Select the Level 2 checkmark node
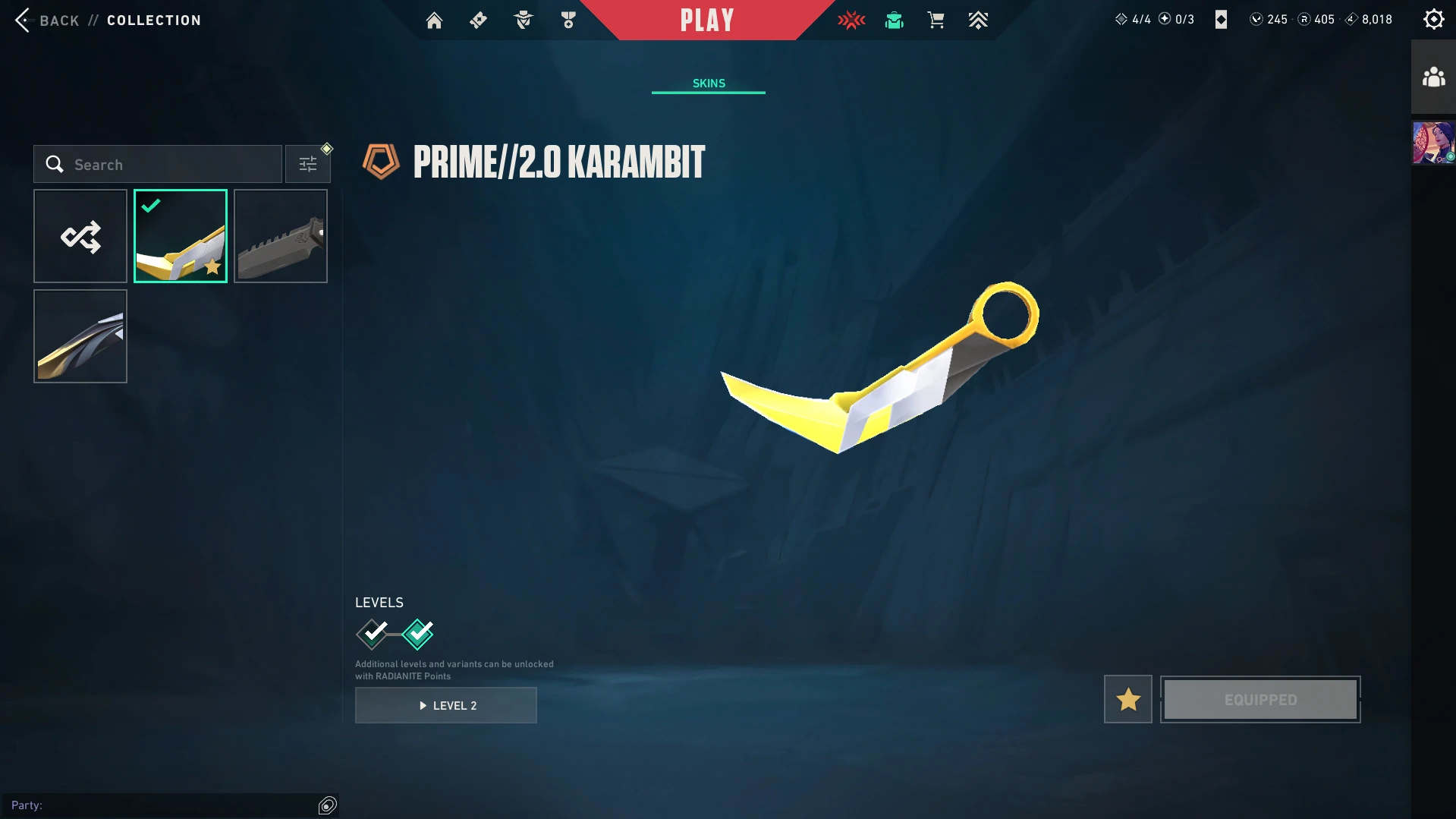This screenshot has height=819, width=1456. [418, 634]
